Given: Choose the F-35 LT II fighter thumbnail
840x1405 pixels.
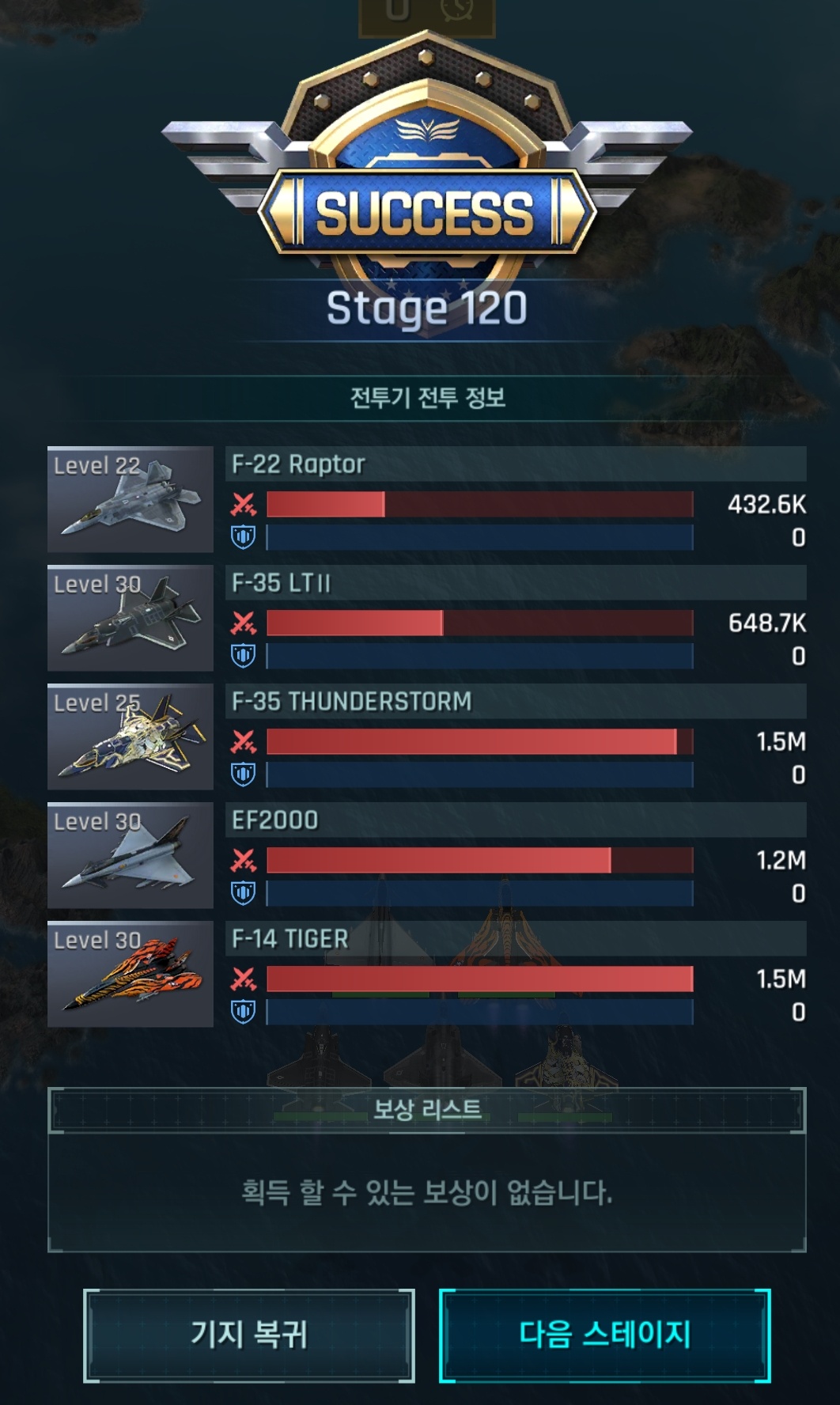Looking at the screenshot, I should (x=131, y=618).
